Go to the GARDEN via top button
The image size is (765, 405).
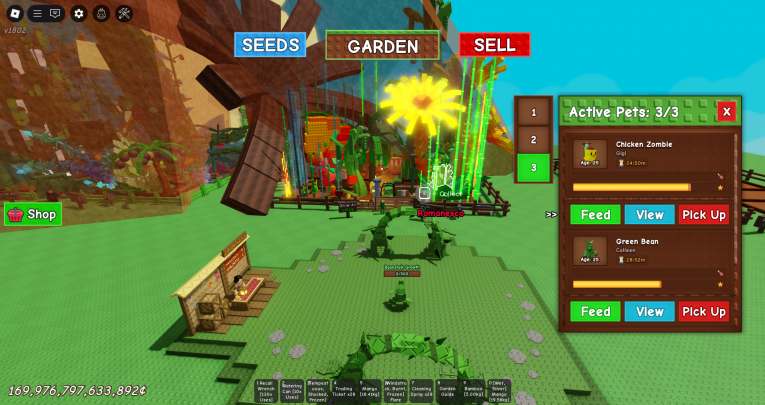tap(382, 46)
